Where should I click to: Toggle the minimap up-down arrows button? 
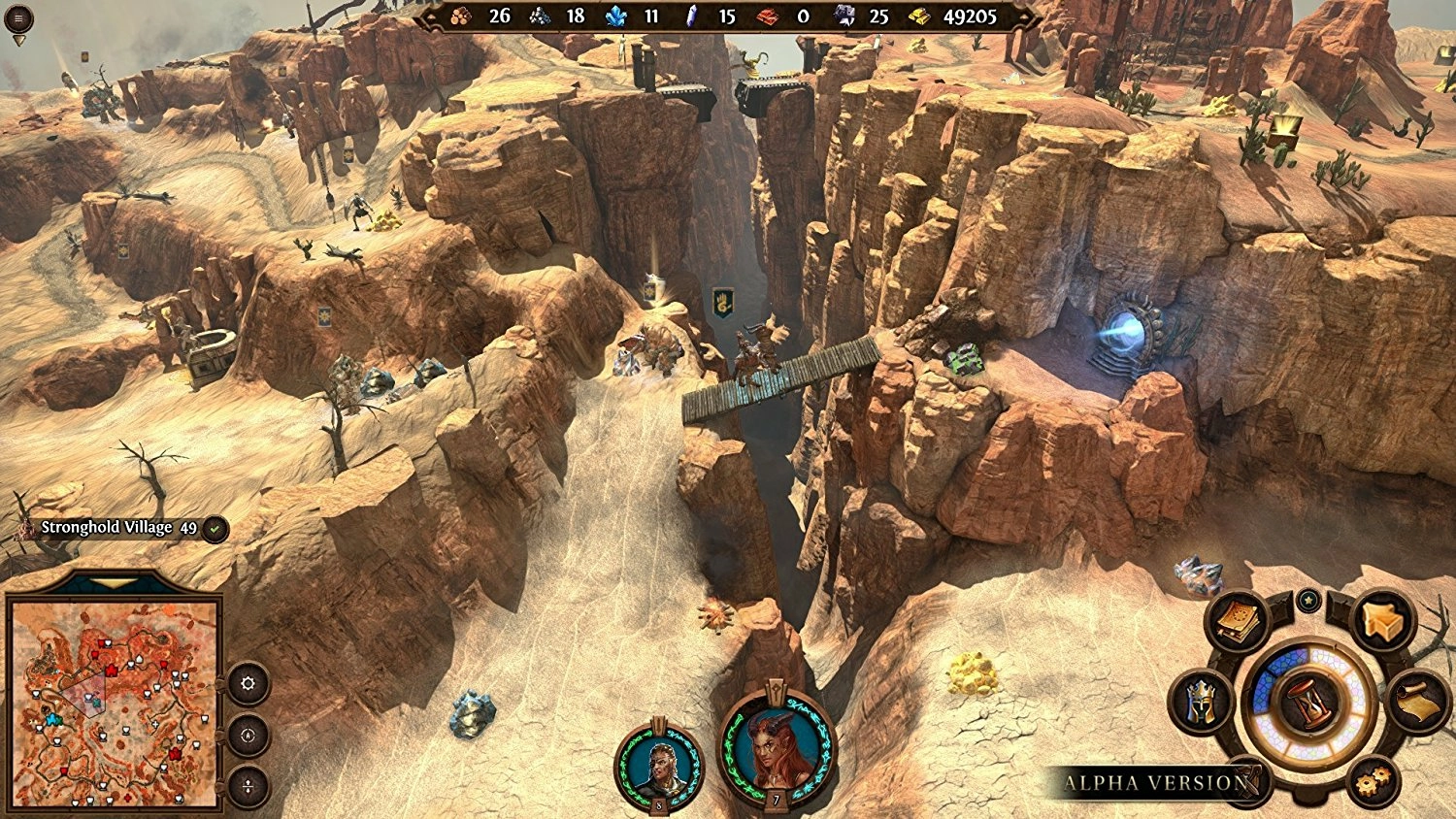tap(248, 786)
